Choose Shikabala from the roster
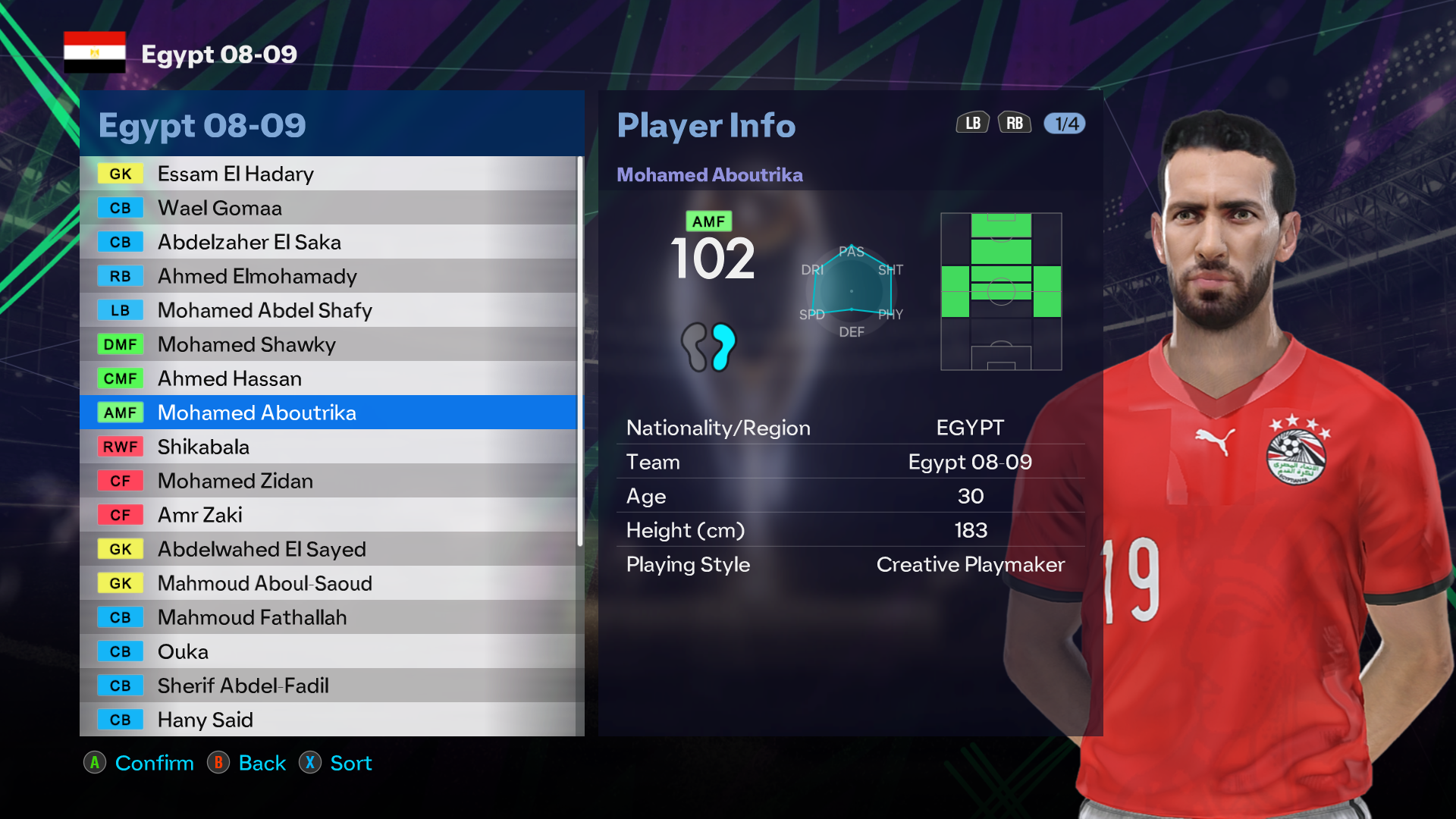 coord(328,447)
